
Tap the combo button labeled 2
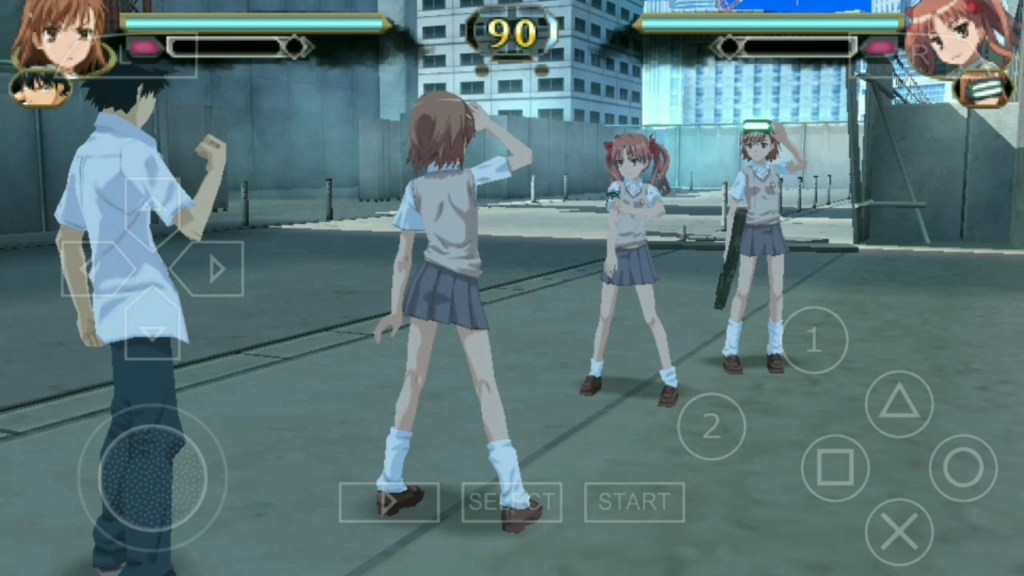coord(711,427)
